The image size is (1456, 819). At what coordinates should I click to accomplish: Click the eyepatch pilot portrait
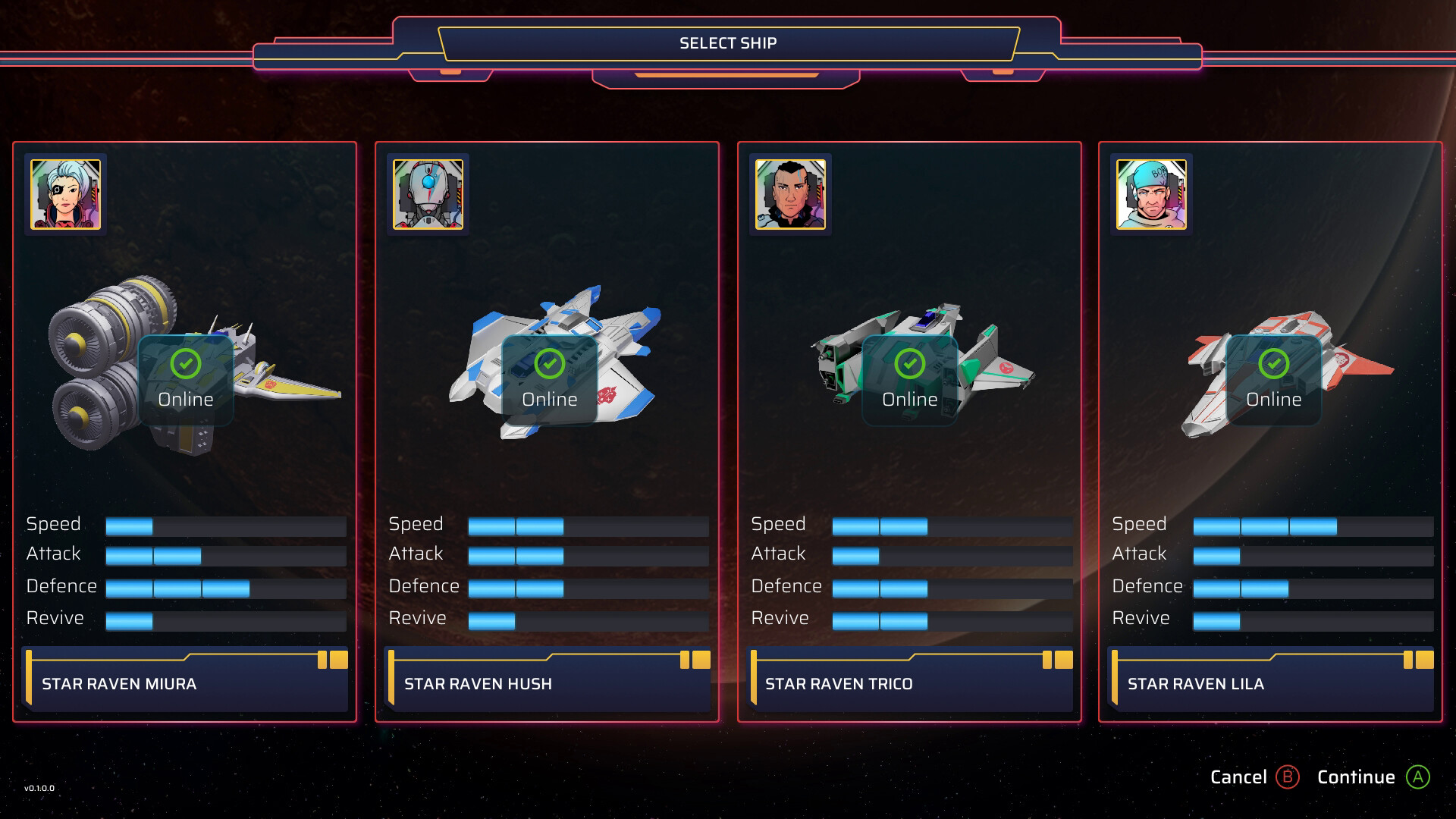click(x=65, y=194)
